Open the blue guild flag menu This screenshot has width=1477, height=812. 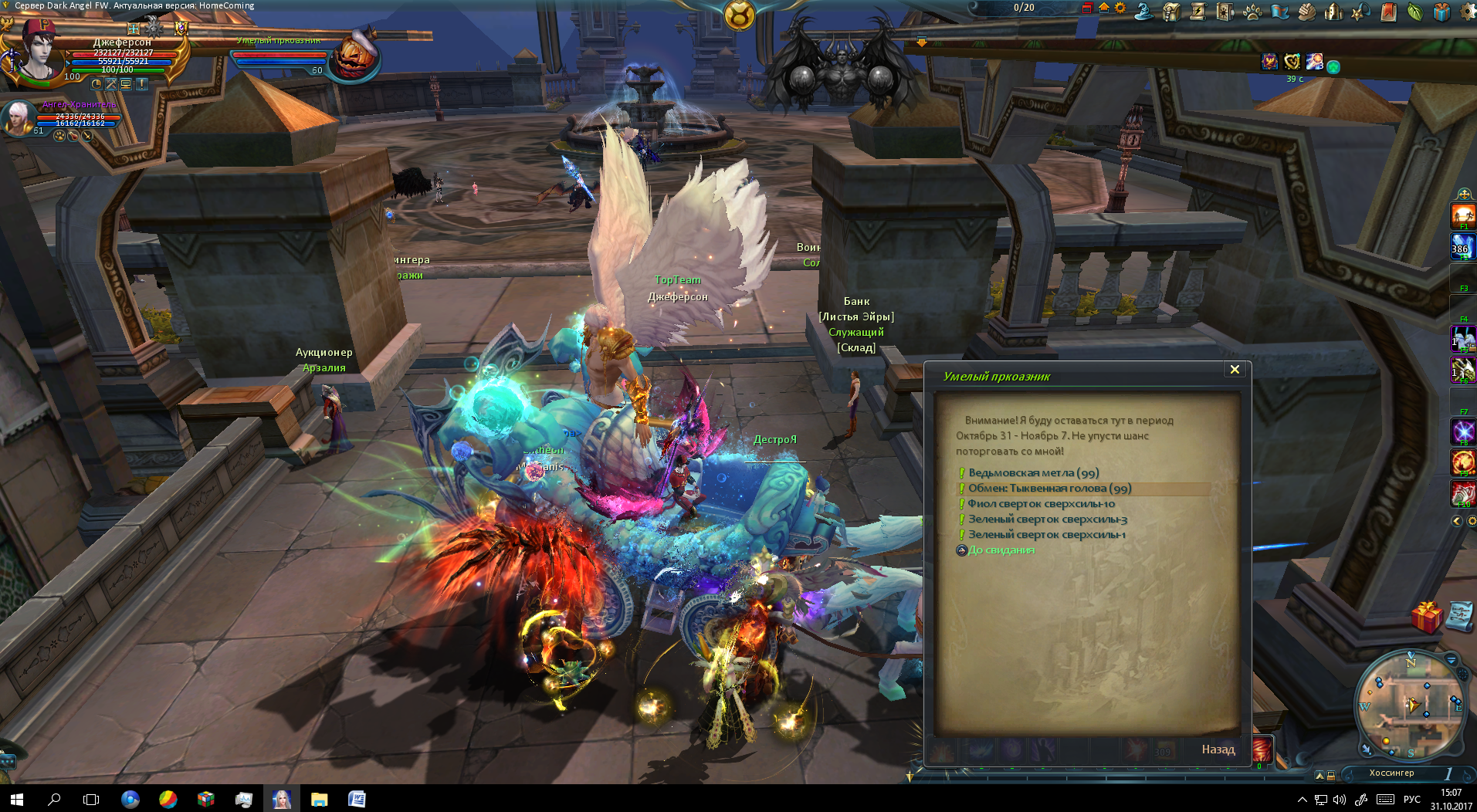1279,12
